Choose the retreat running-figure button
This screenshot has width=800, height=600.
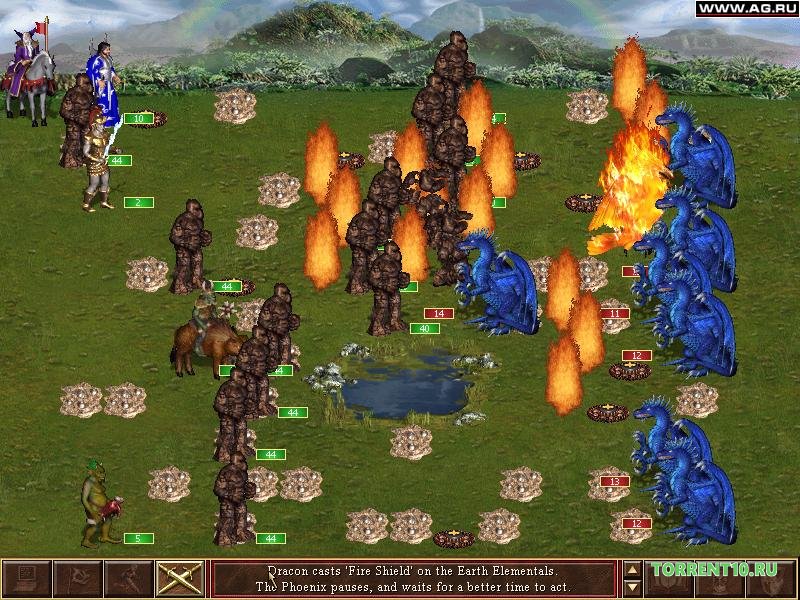tap(128, 579)
